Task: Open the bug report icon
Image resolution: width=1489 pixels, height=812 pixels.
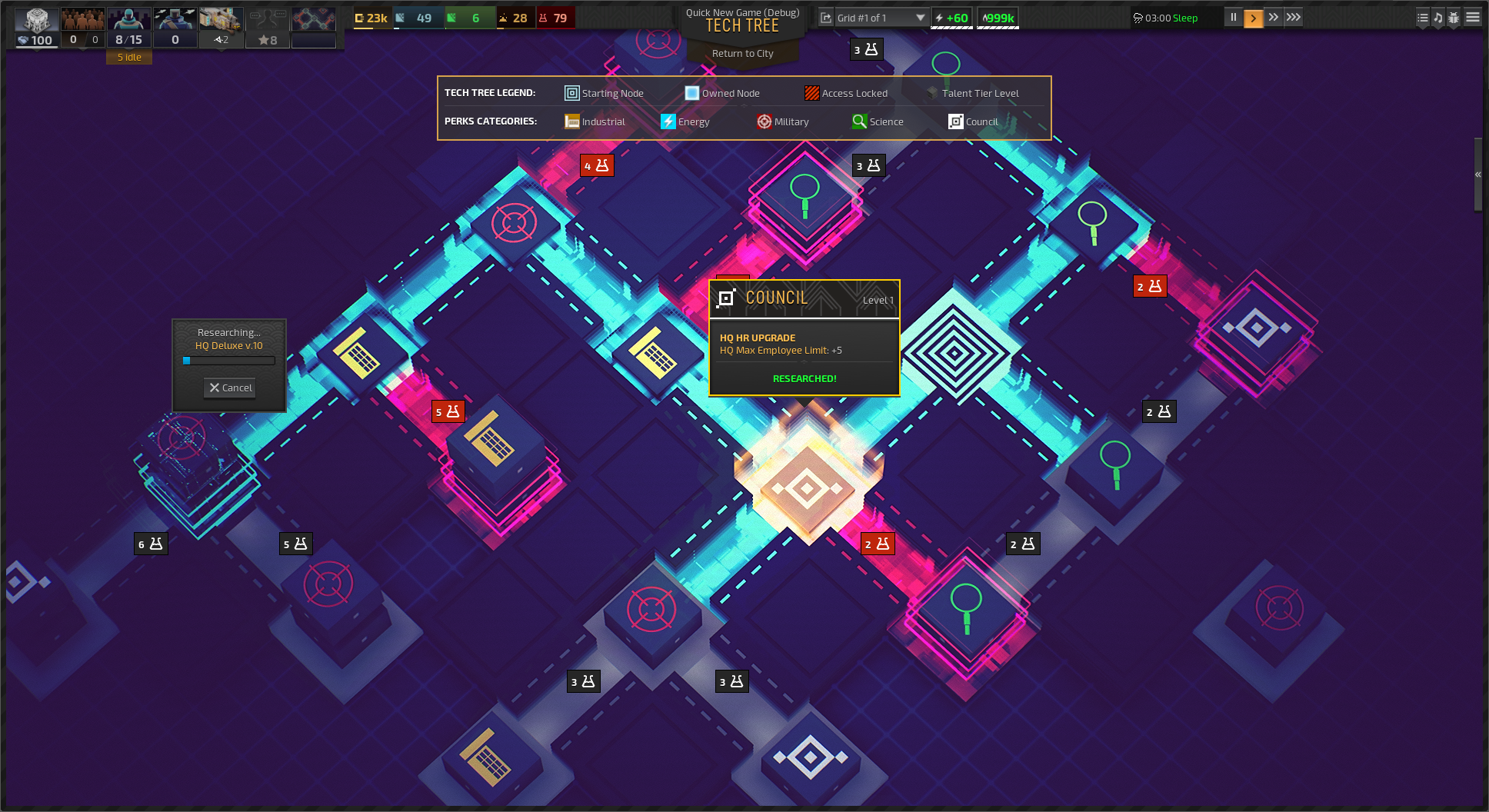Action: [1454, 17]
